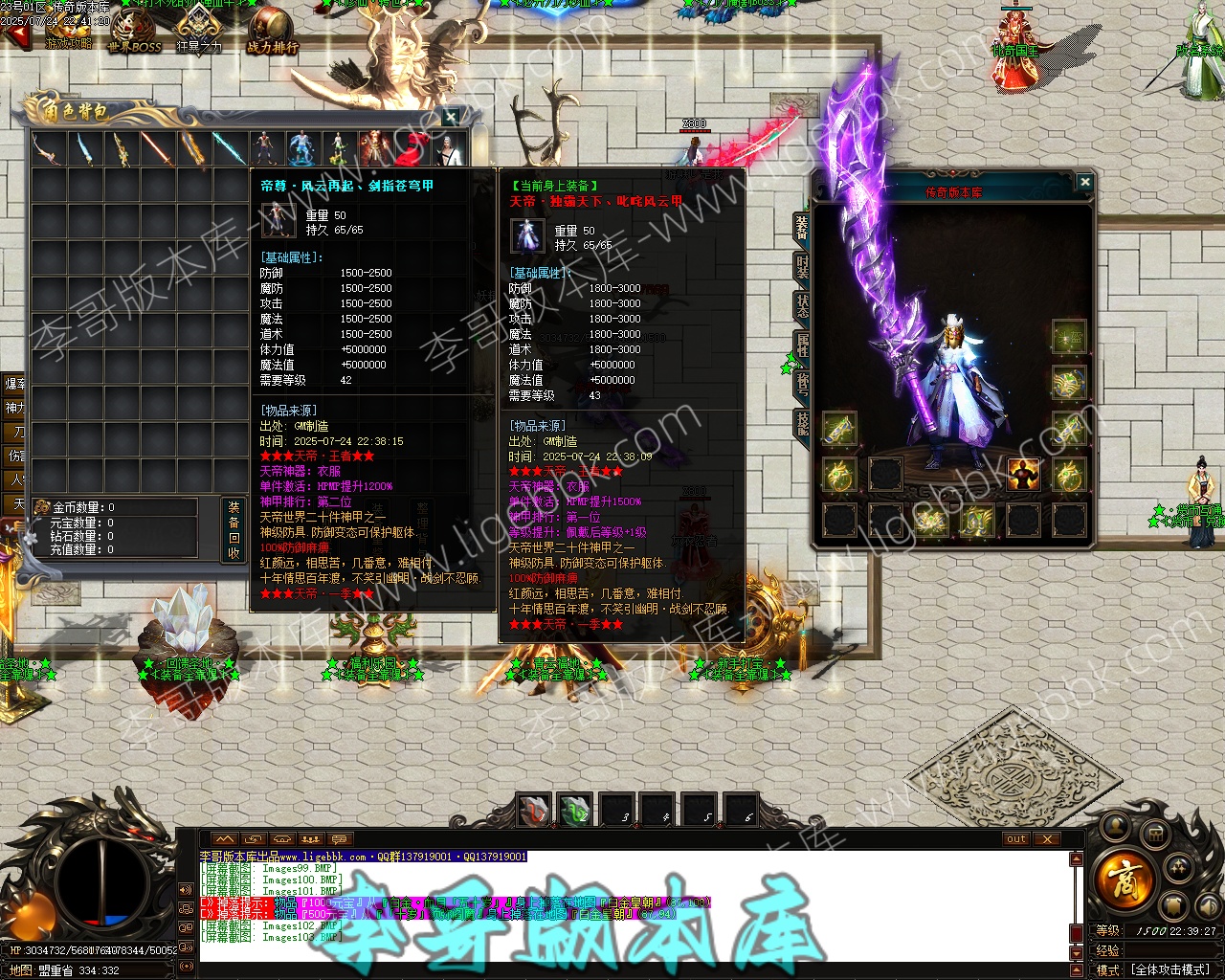This screenshot has height=980, width=1225.
Task: Close the 角色背包 inventory window
Action: tap(451, 117)
